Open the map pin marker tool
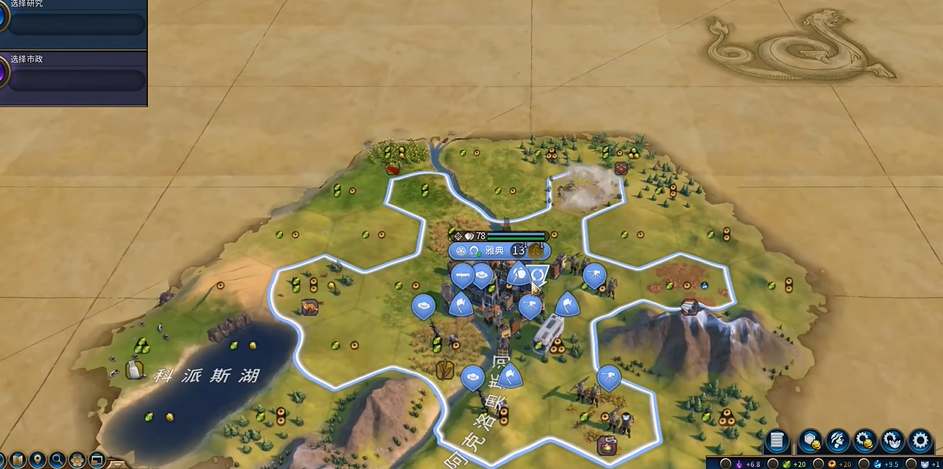The width and height of the screenshot is (943, 469). point(38,461)
